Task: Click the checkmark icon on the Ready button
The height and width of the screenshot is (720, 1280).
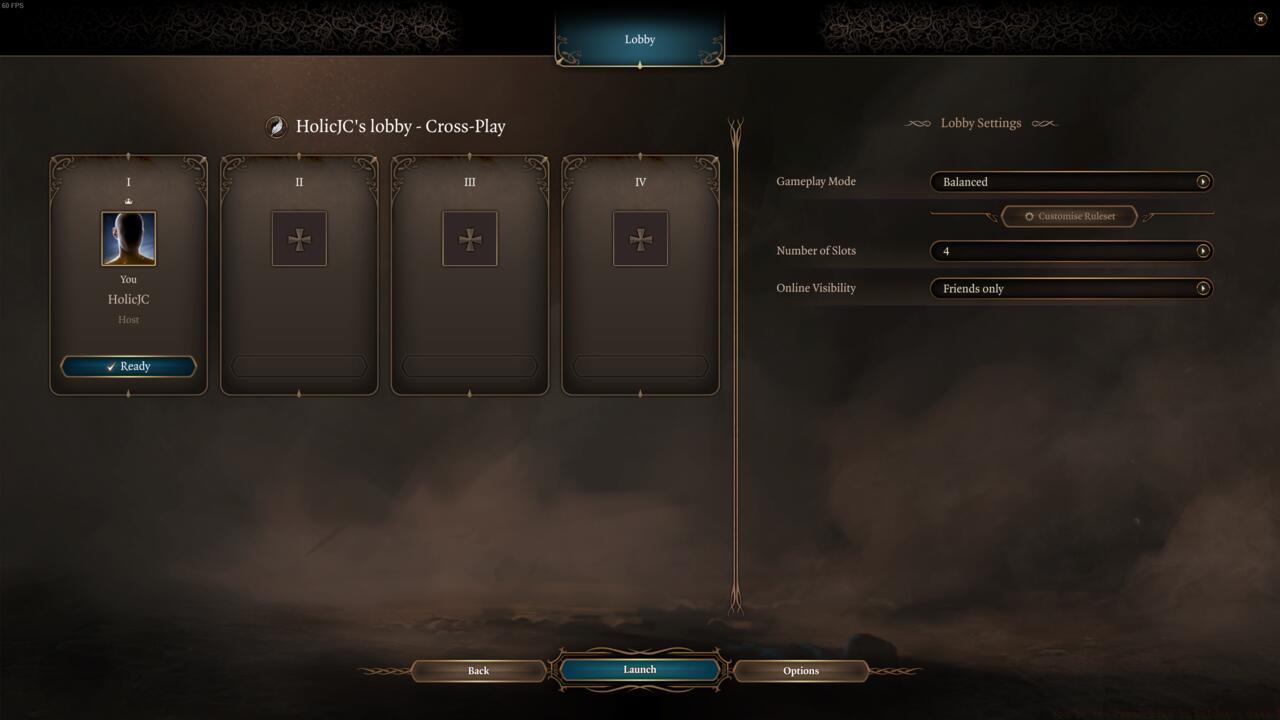Action: tap(110, 366)
